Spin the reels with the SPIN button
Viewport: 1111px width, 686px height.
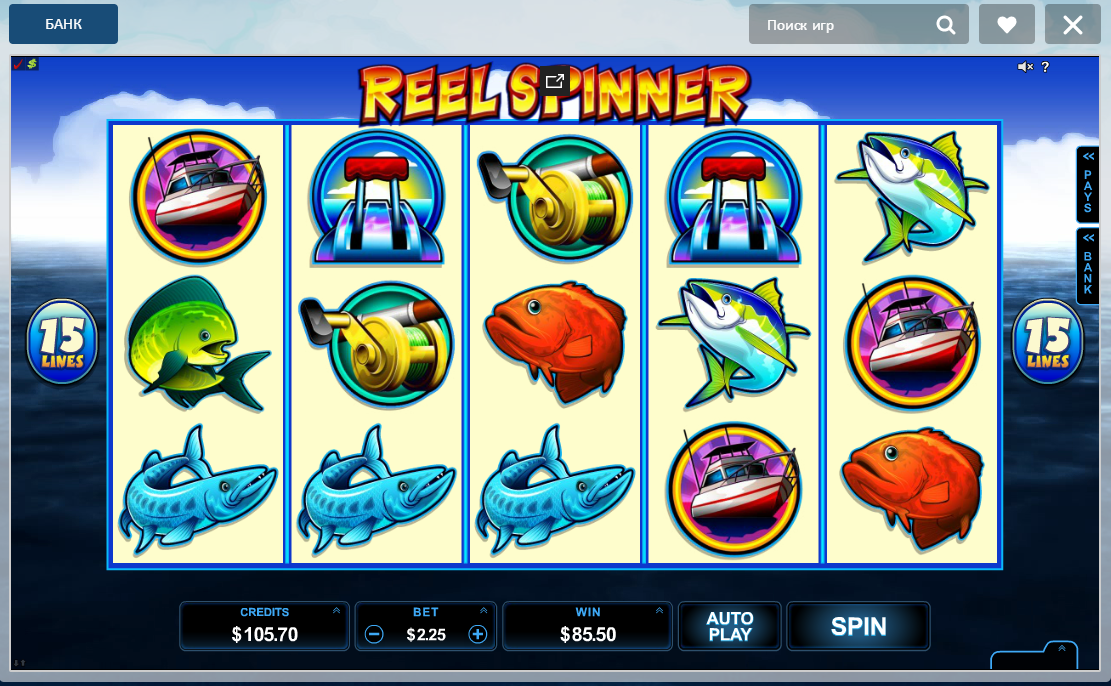858,626
